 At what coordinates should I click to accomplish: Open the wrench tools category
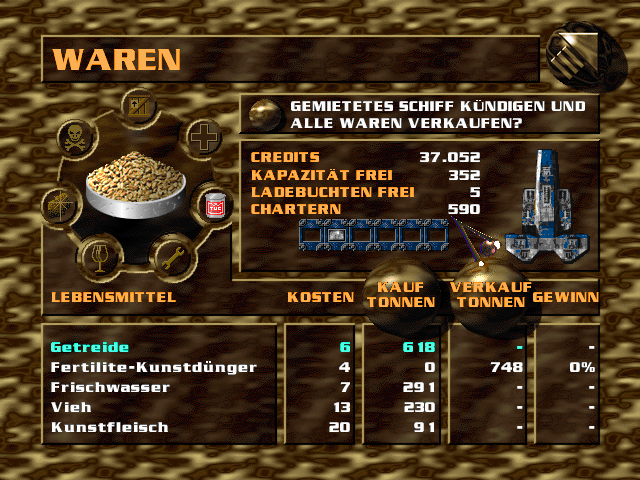[170, 257]
